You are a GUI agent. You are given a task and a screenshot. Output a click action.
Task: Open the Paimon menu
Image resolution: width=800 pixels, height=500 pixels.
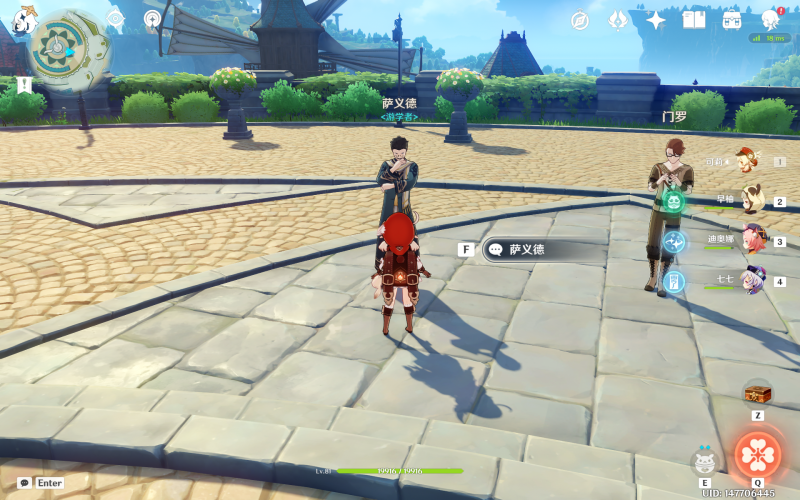point(25,19)
